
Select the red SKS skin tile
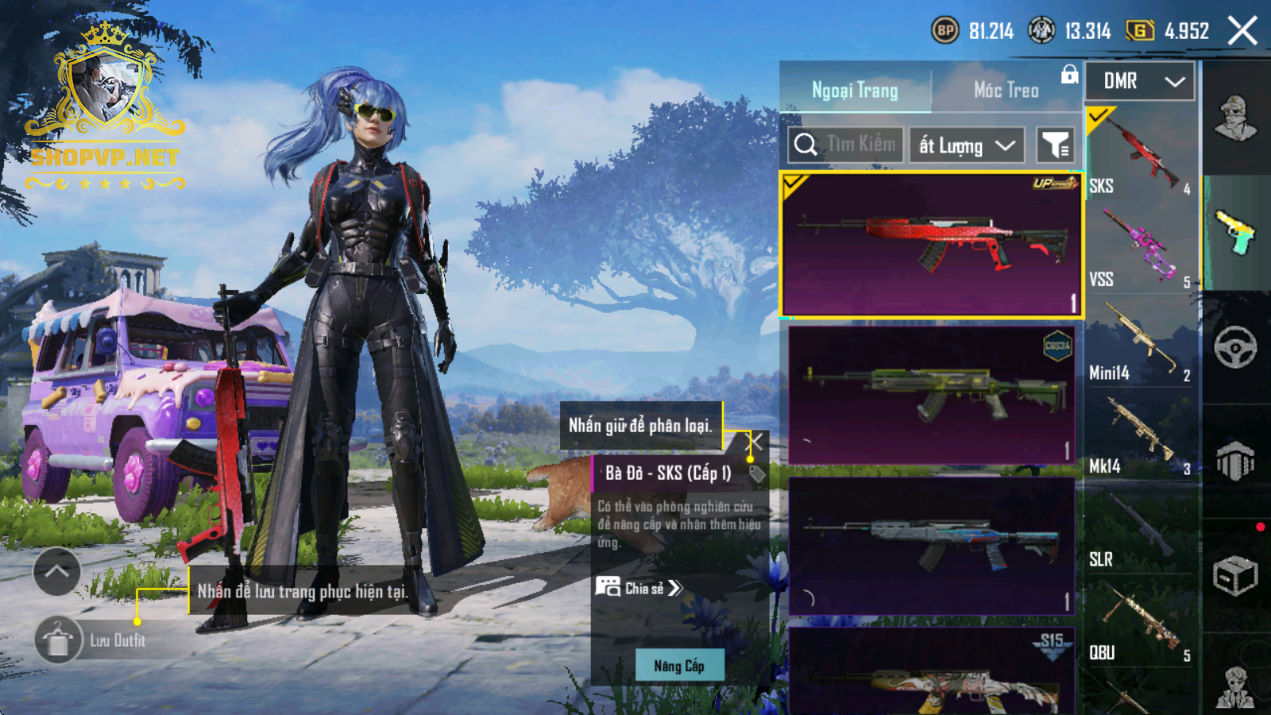click(930, 245)
